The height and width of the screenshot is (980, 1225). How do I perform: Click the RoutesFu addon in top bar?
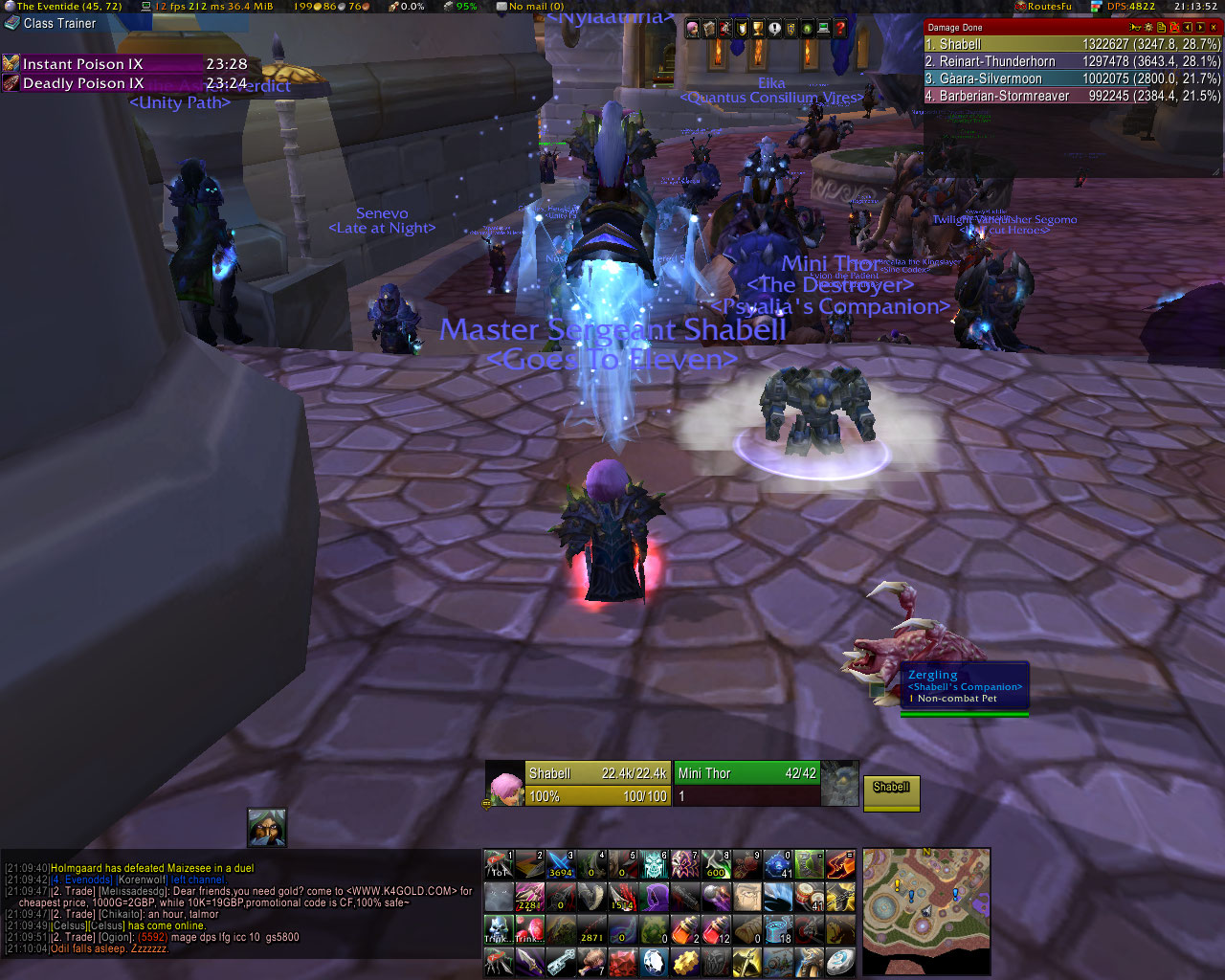(x=1049, y=7)
